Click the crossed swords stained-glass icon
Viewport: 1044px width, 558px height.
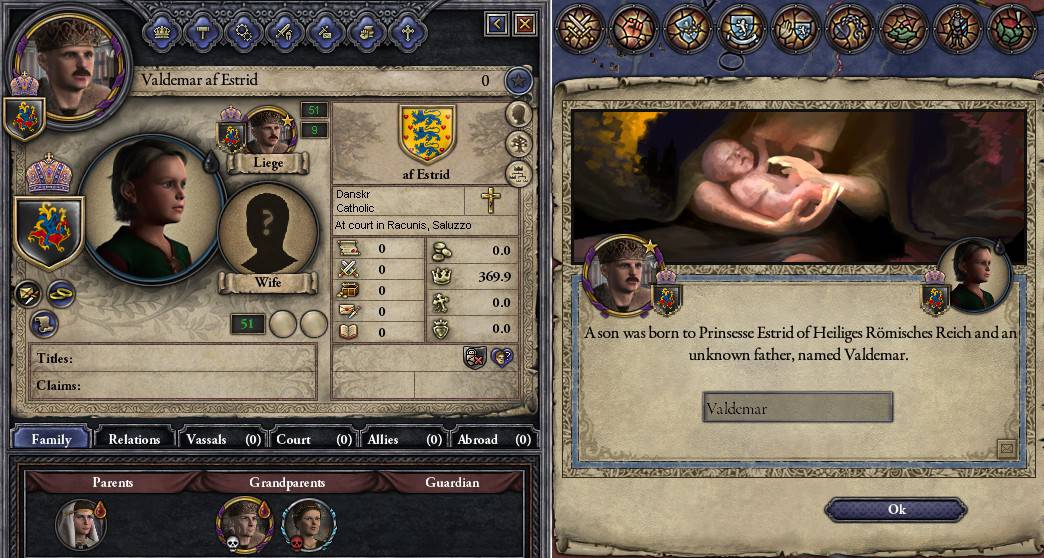coord(578,27)
